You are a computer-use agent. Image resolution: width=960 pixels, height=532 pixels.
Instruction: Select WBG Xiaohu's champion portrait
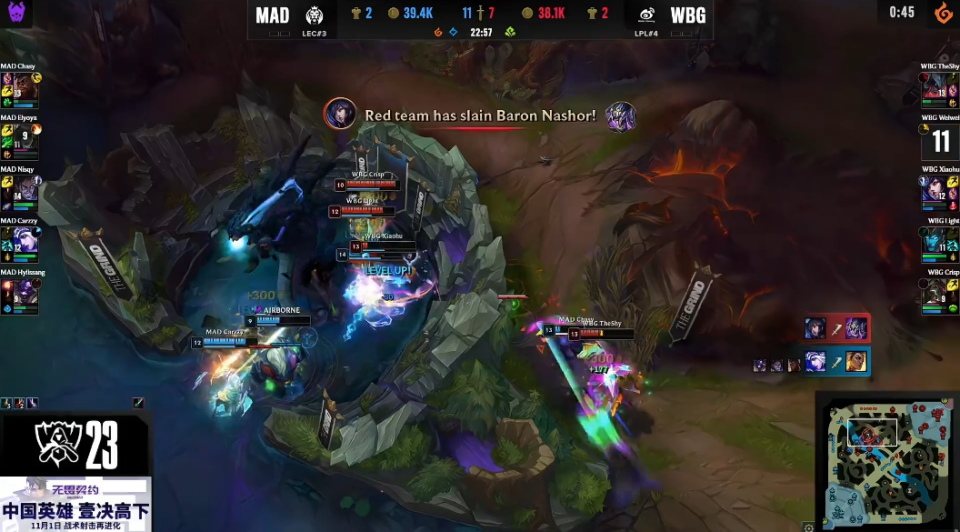point(934,190)
